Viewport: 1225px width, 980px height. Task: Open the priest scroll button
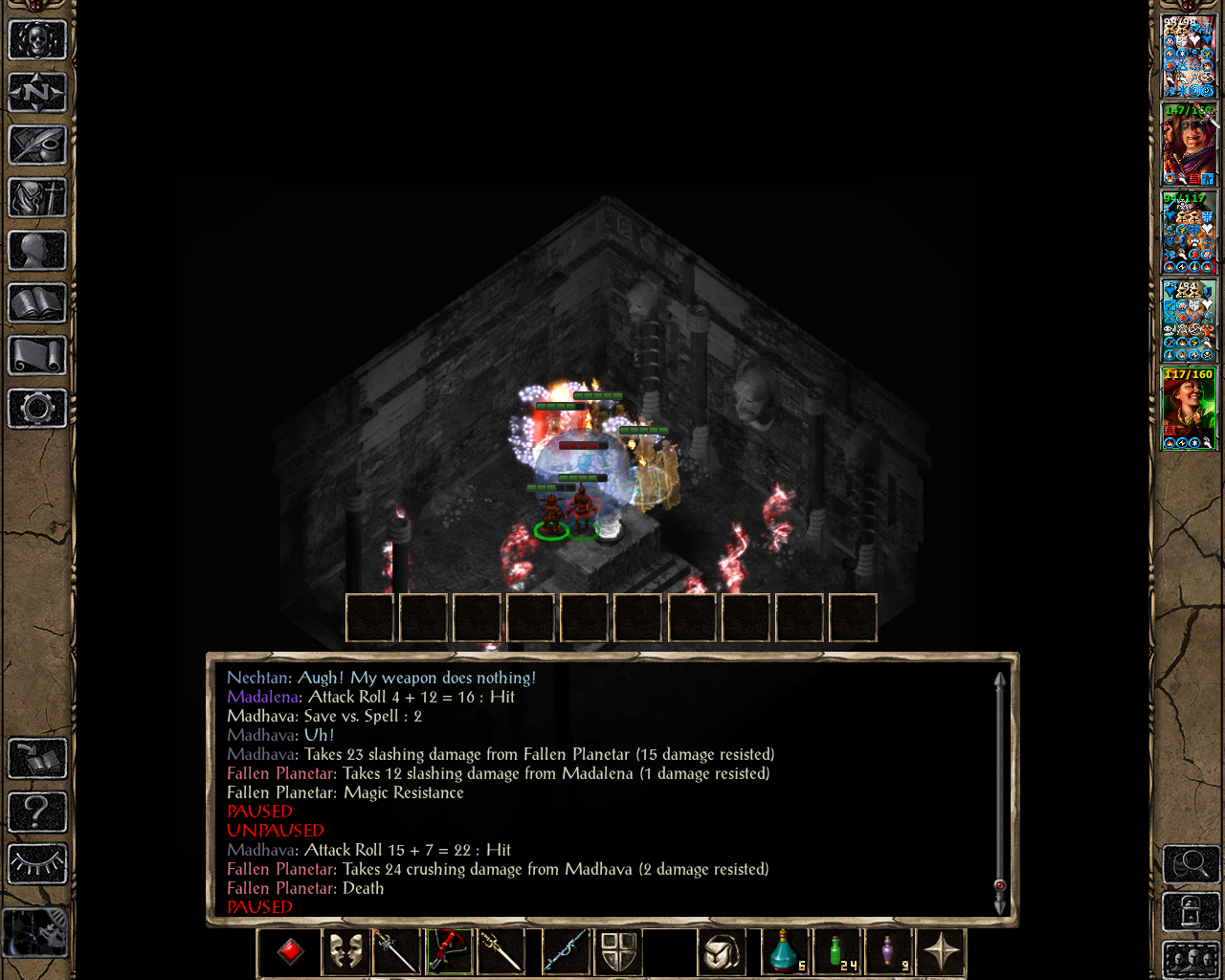pos(37,356)
